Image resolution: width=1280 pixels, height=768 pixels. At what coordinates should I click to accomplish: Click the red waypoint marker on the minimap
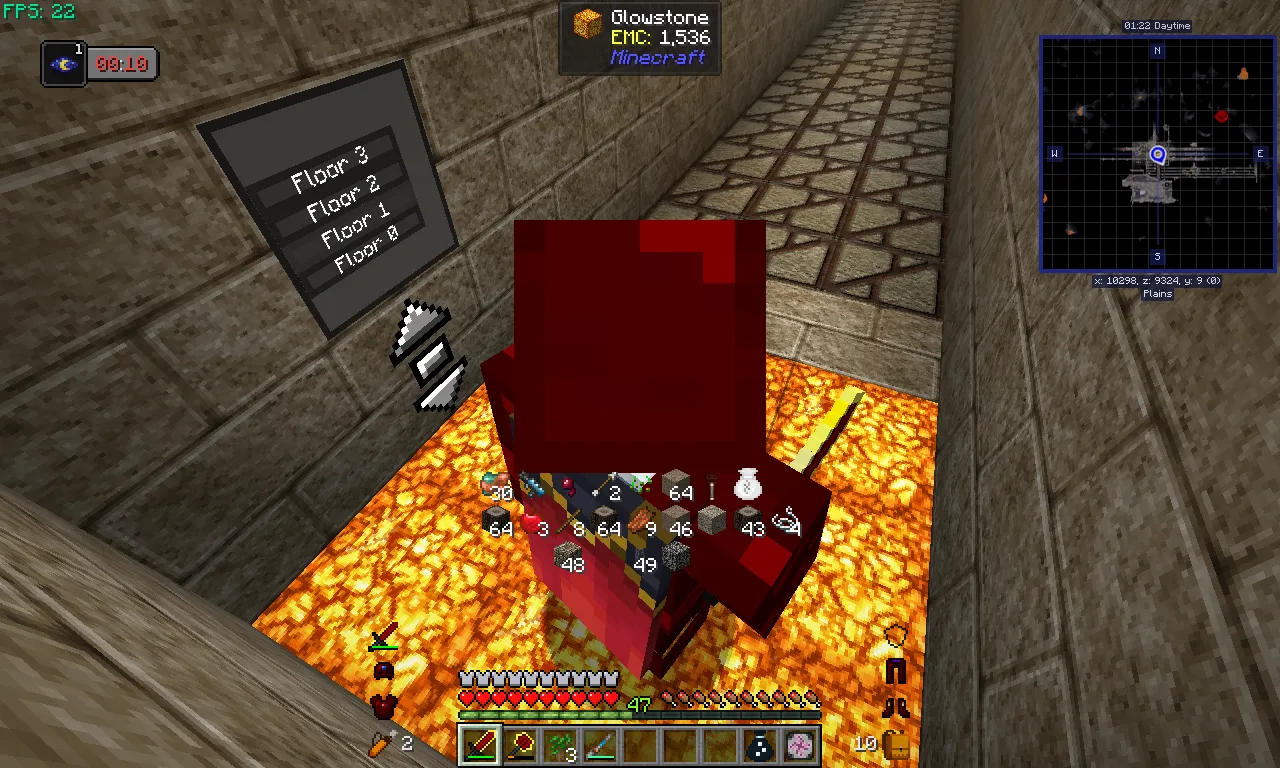click(x=1220, y=116)
